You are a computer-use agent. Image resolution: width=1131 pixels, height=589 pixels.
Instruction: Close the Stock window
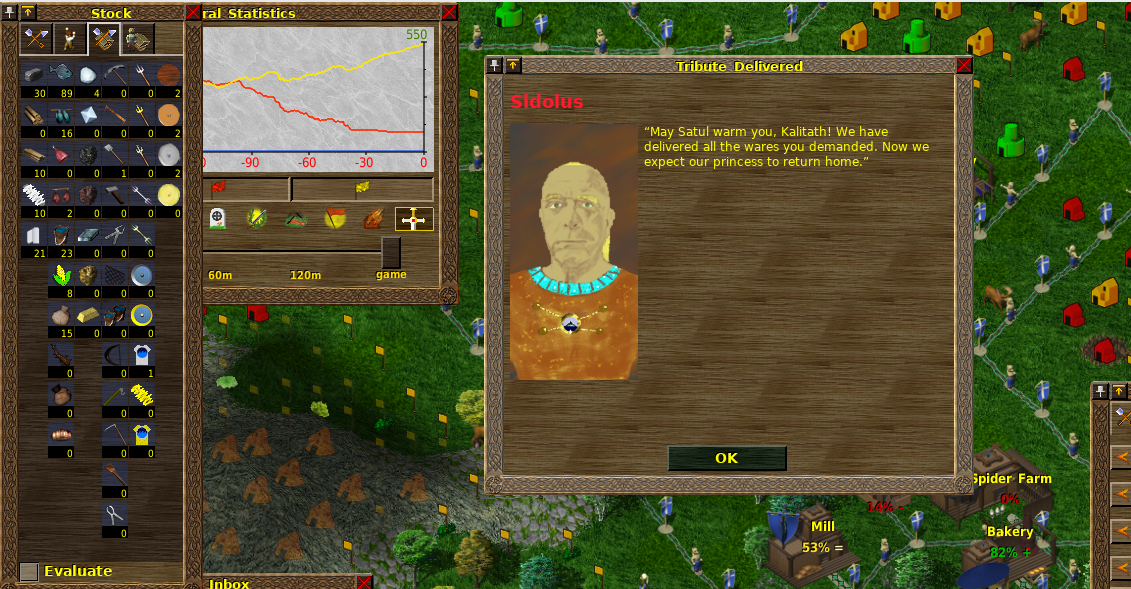193,12
